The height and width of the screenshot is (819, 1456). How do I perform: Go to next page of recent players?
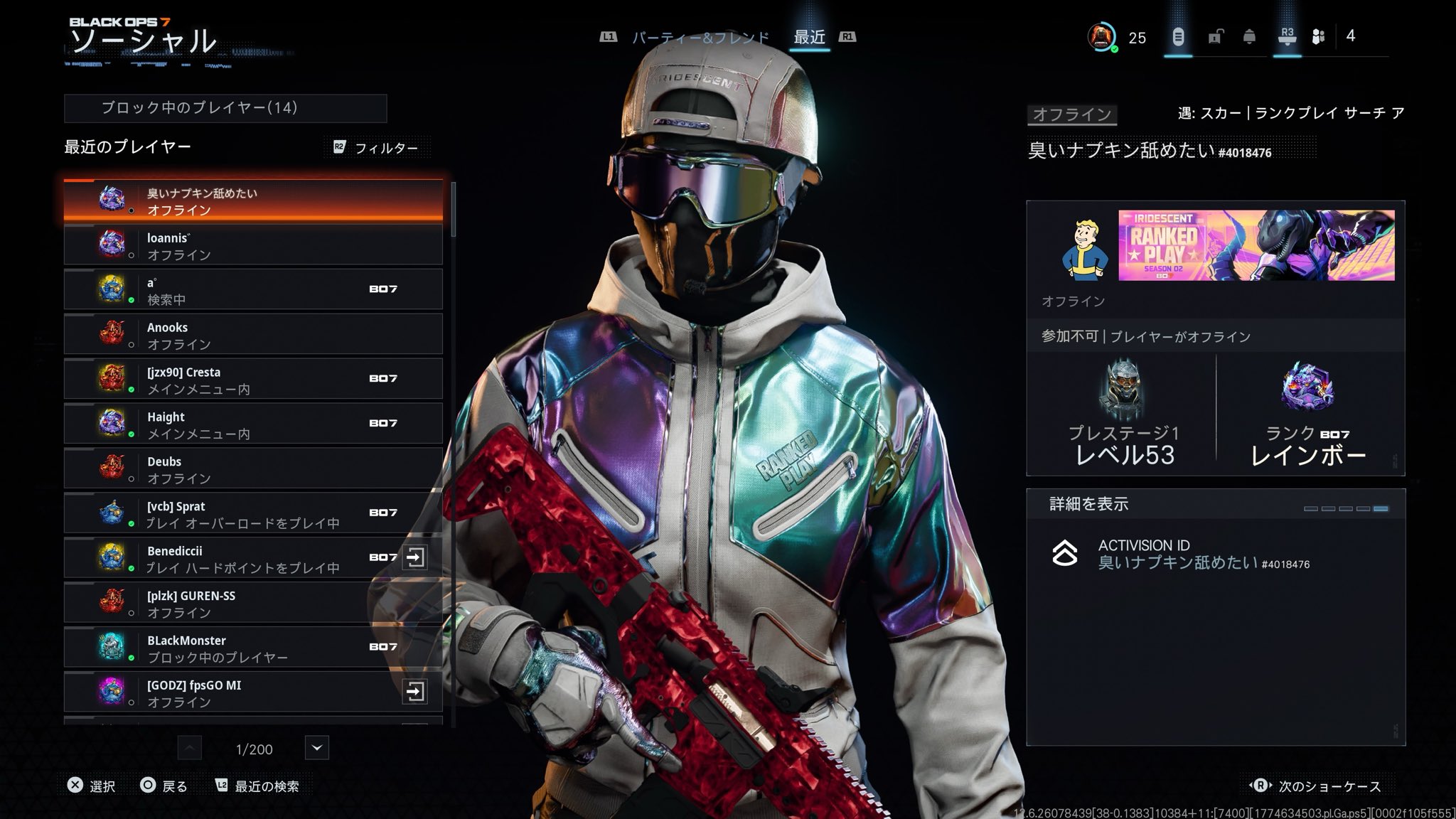coord(317,748)
